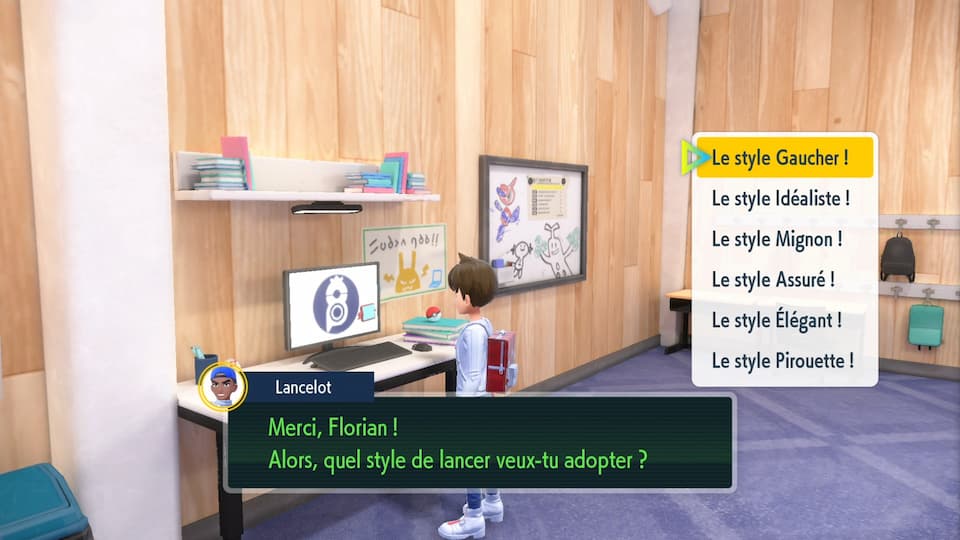Pick the "Le style Mignon !" choice
Screen dimensions: 960x540
point(777,239)
